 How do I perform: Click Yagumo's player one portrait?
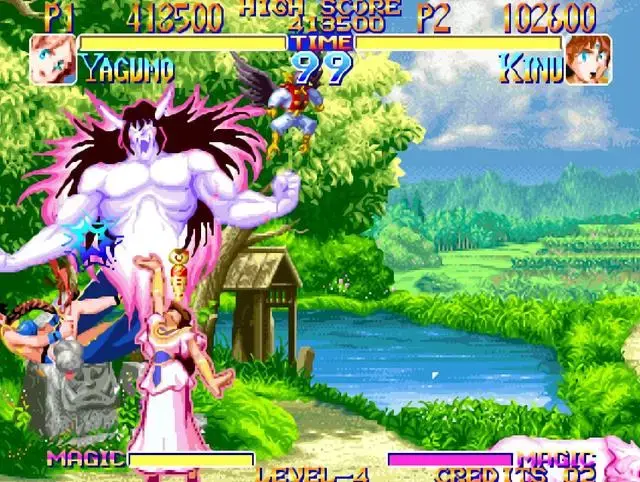[52, 60]
